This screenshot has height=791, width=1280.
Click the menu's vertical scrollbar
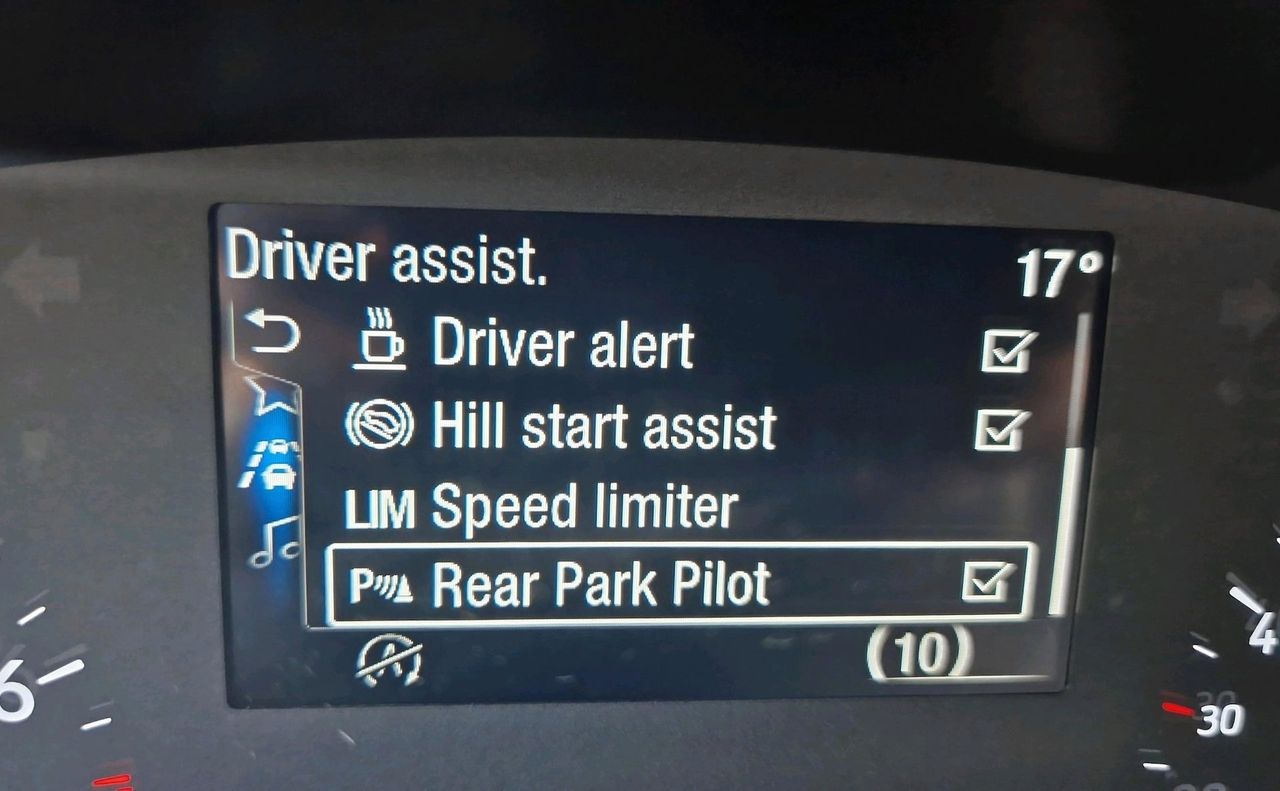[x=1066, y=530]
